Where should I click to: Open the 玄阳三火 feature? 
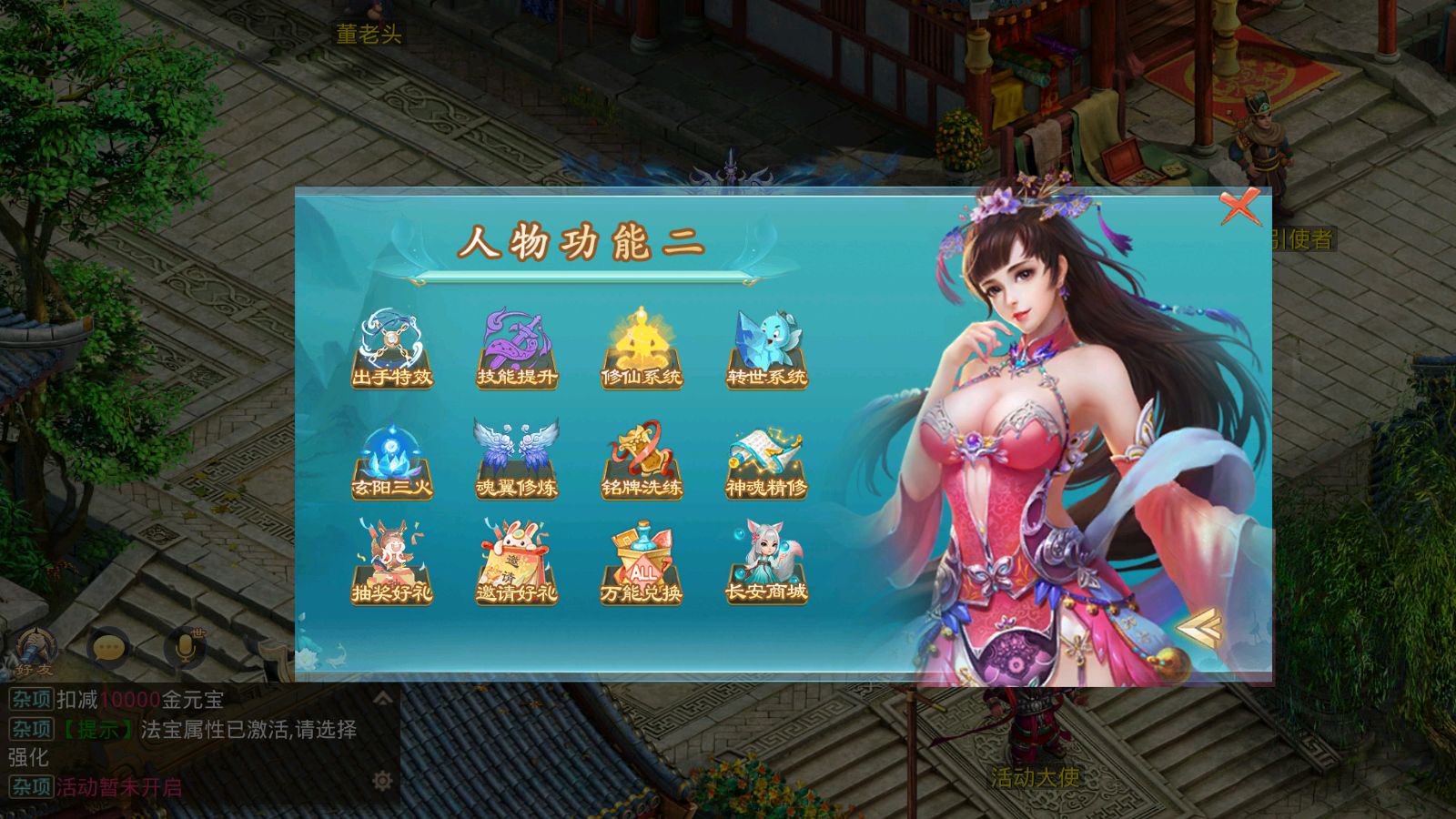[392, 461]
